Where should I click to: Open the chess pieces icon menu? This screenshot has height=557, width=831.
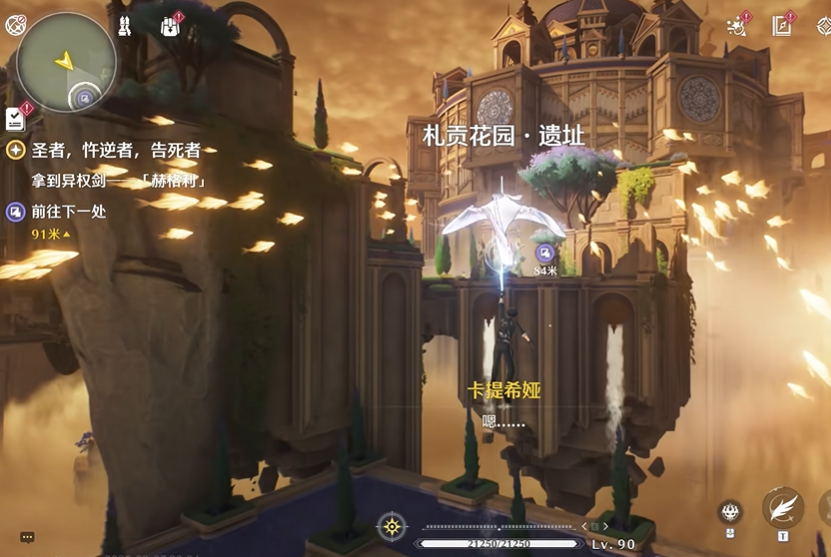coord(124,27)
